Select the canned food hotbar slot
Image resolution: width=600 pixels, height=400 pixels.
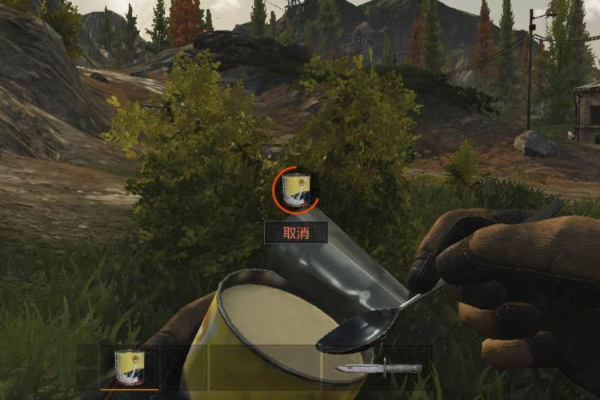click(129, 367)
